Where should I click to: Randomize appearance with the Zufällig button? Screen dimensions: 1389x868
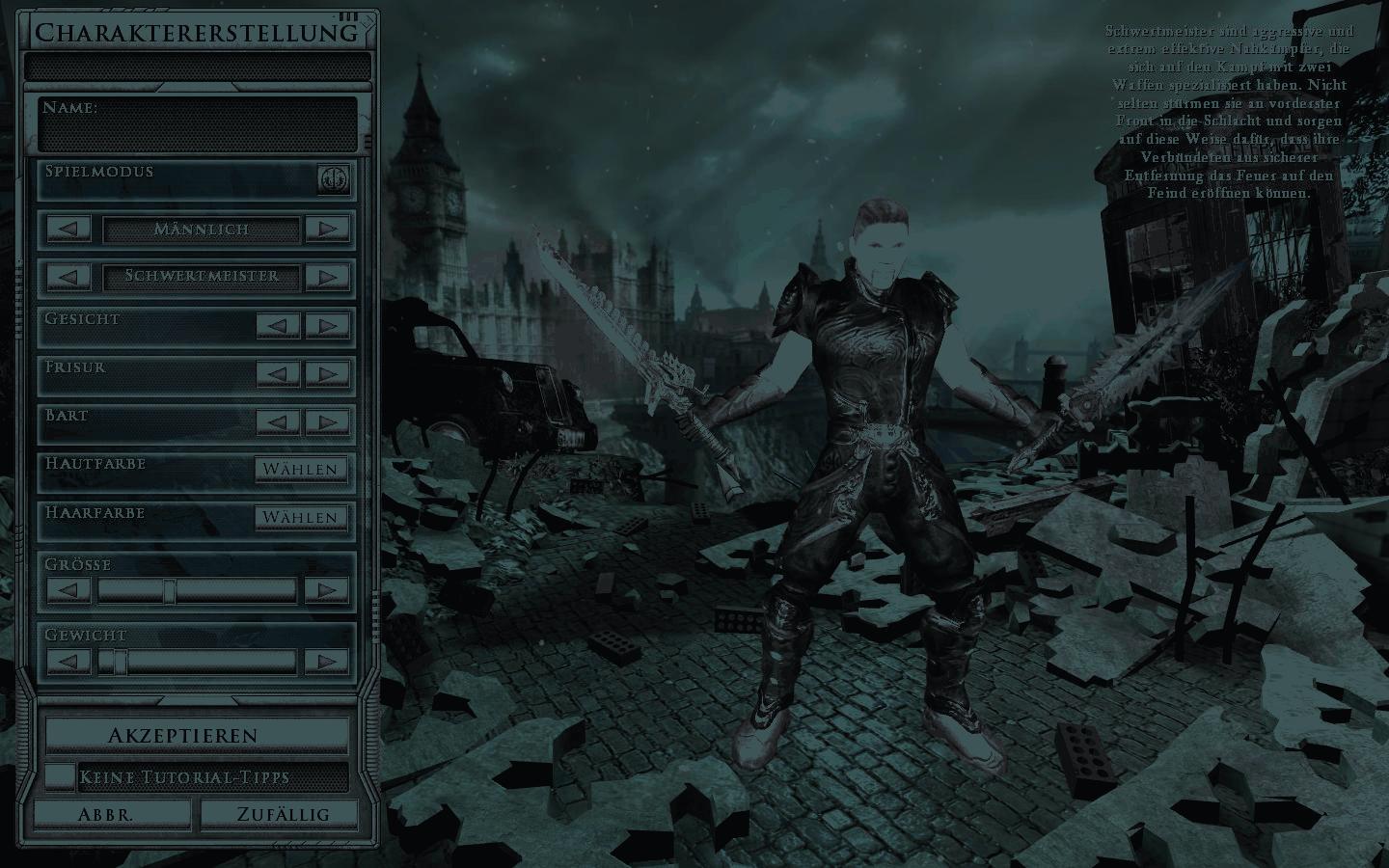tap(283, 814)
